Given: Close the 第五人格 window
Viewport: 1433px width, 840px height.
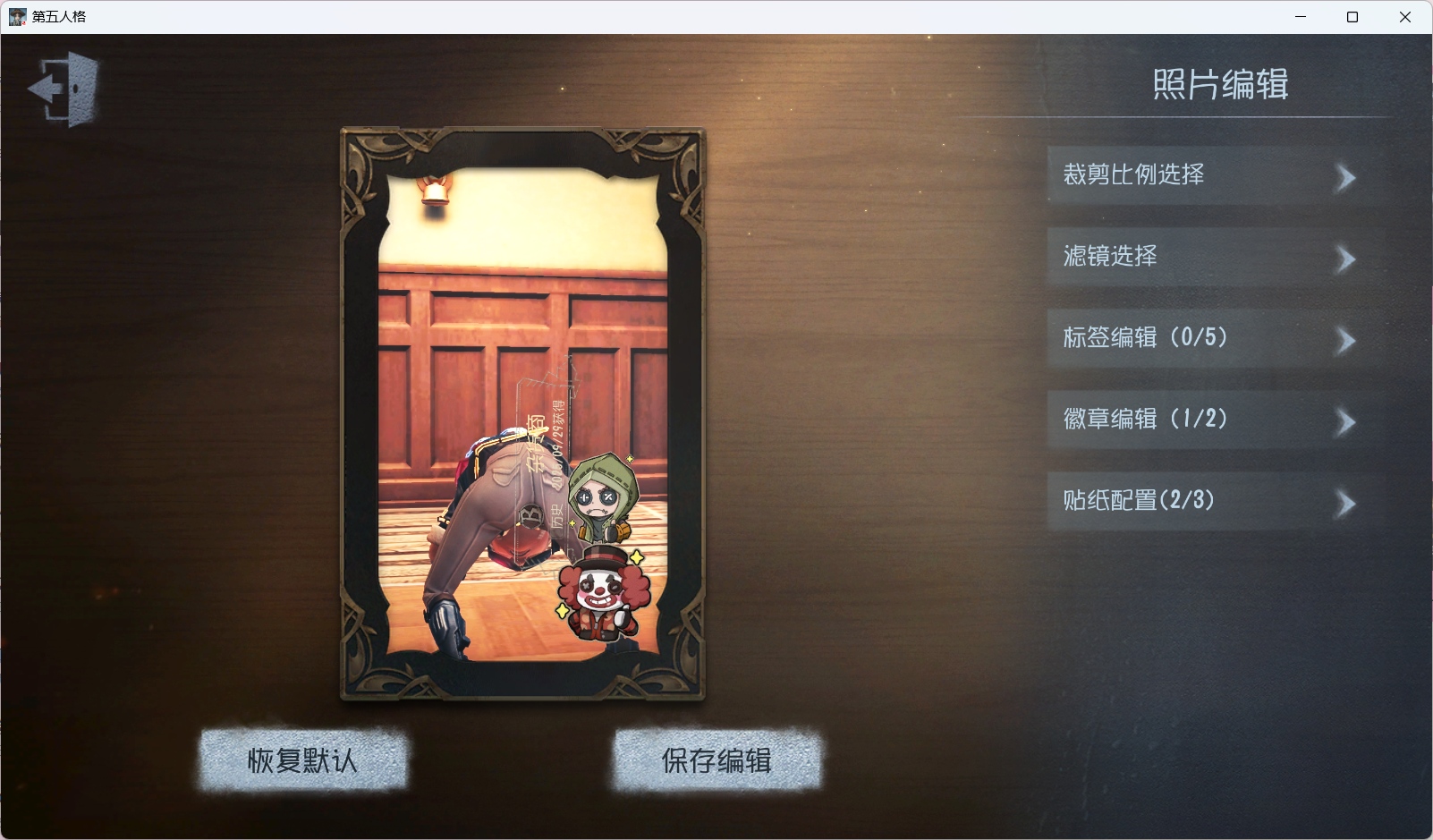Looking at the screenshot, I should (x=1404, y=17).
